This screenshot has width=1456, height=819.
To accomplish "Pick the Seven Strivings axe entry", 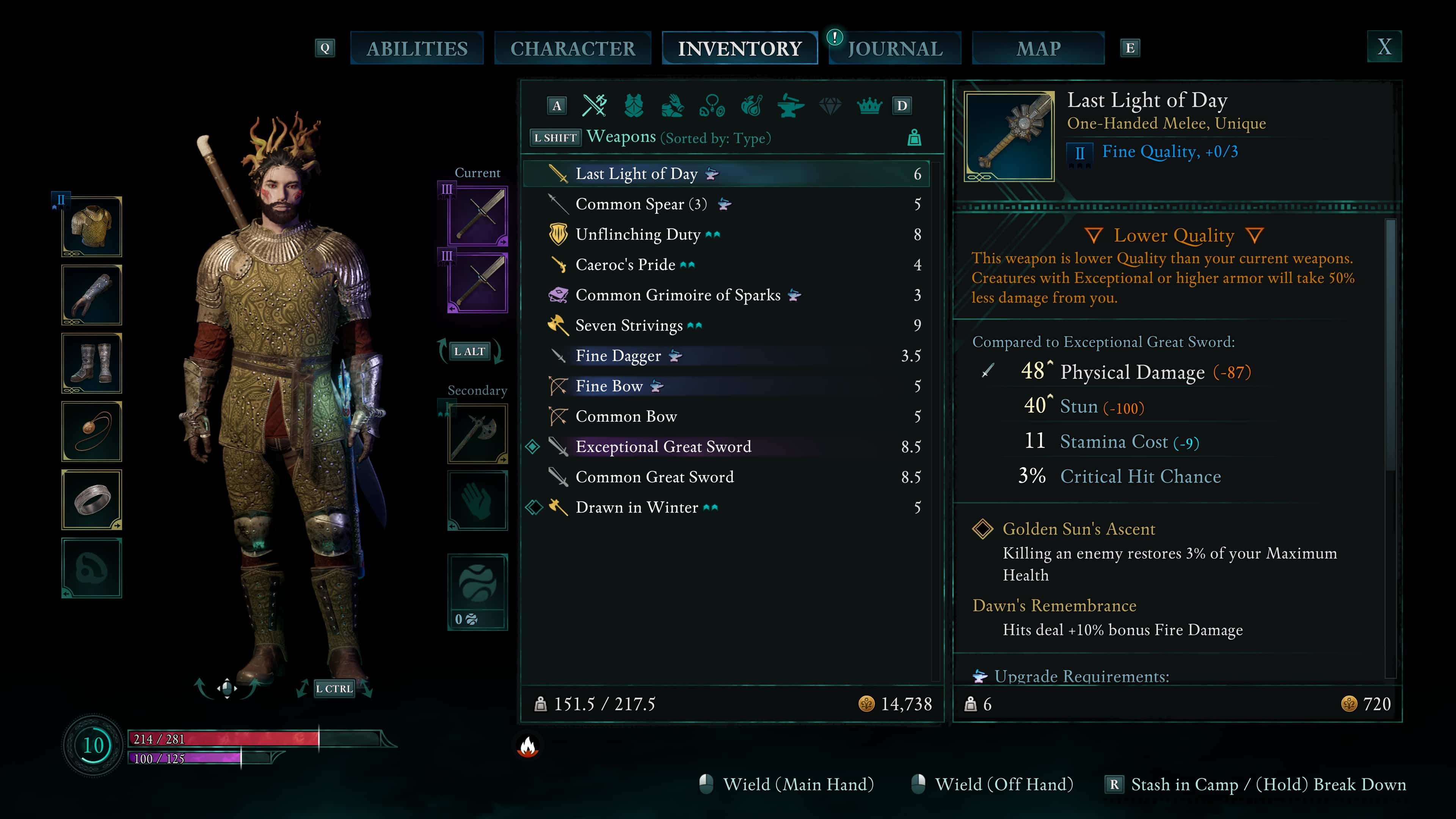I will pyautogui.click(x=629, y=326).
